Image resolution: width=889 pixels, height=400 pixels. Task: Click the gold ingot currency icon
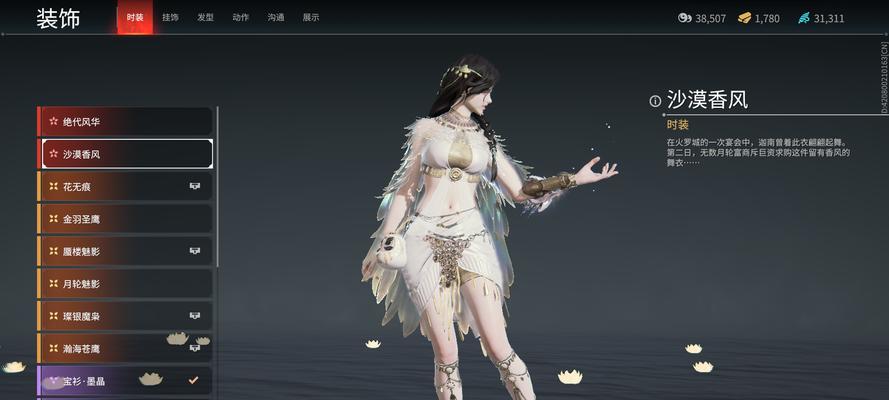click(x=745, y=18)
